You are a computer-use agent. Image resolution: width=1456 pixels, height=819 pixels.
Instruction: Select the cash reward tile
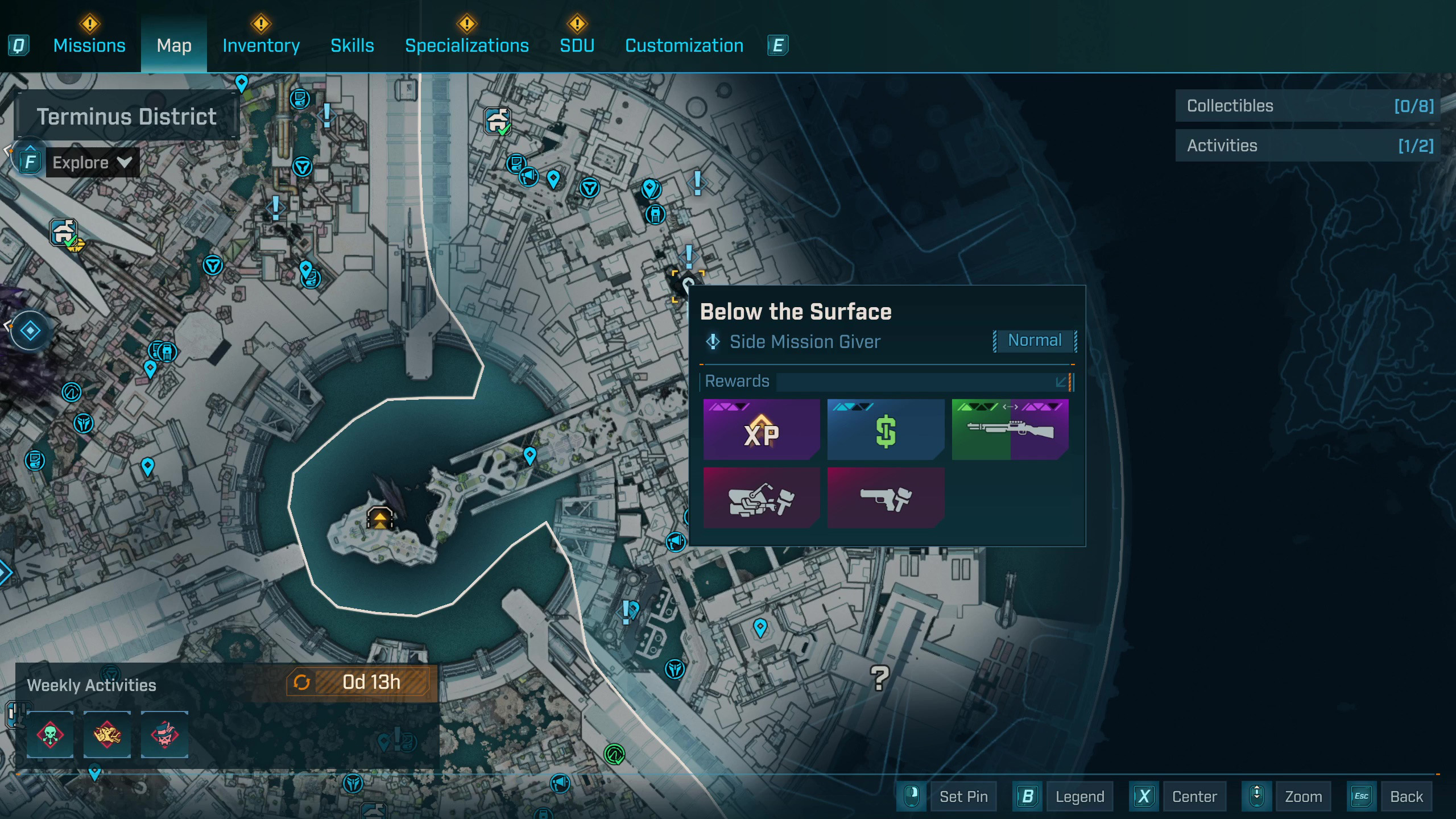885,429
